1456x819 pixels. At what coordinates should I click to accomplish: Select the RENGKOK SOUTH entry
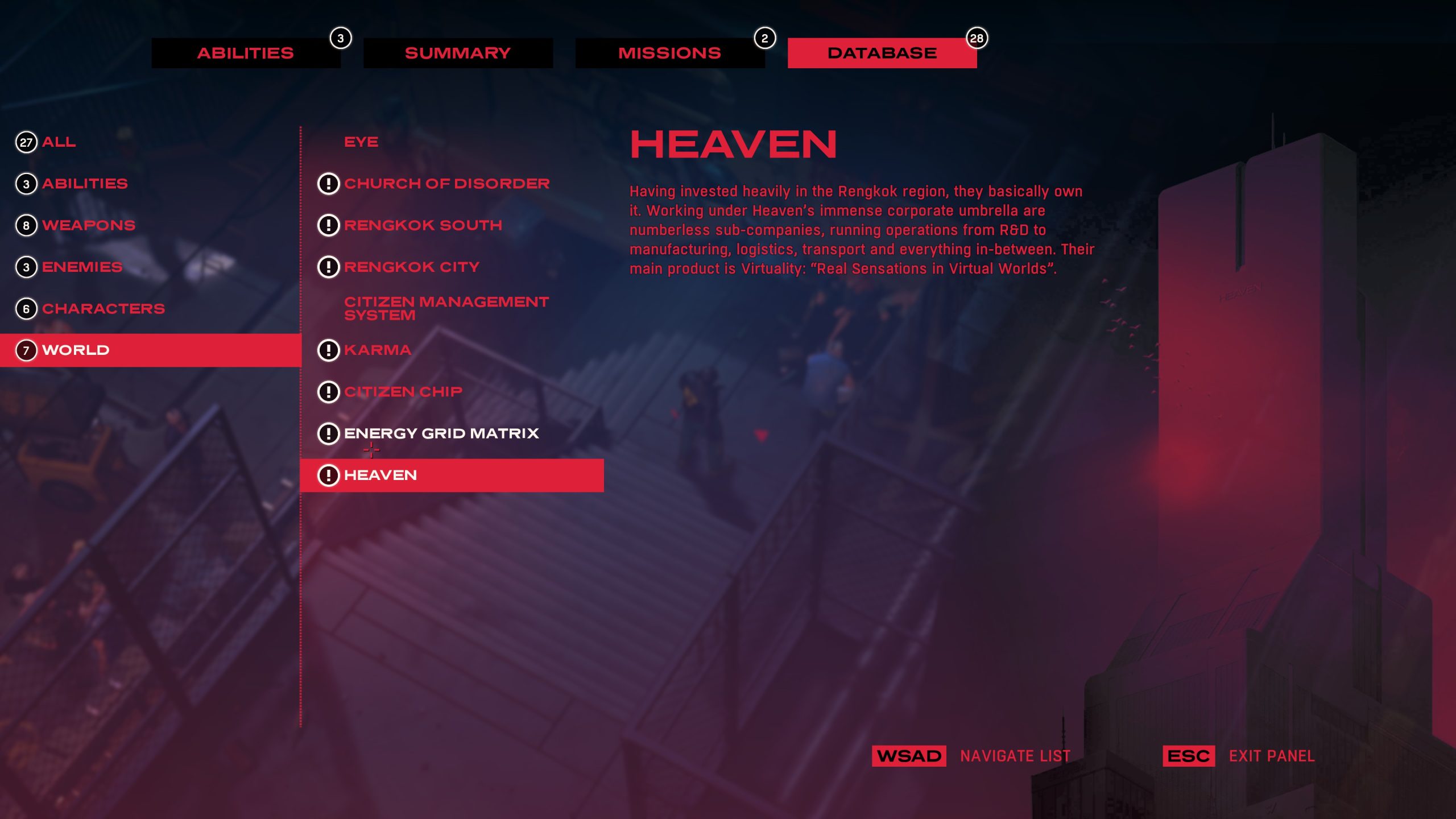point(422,225)
